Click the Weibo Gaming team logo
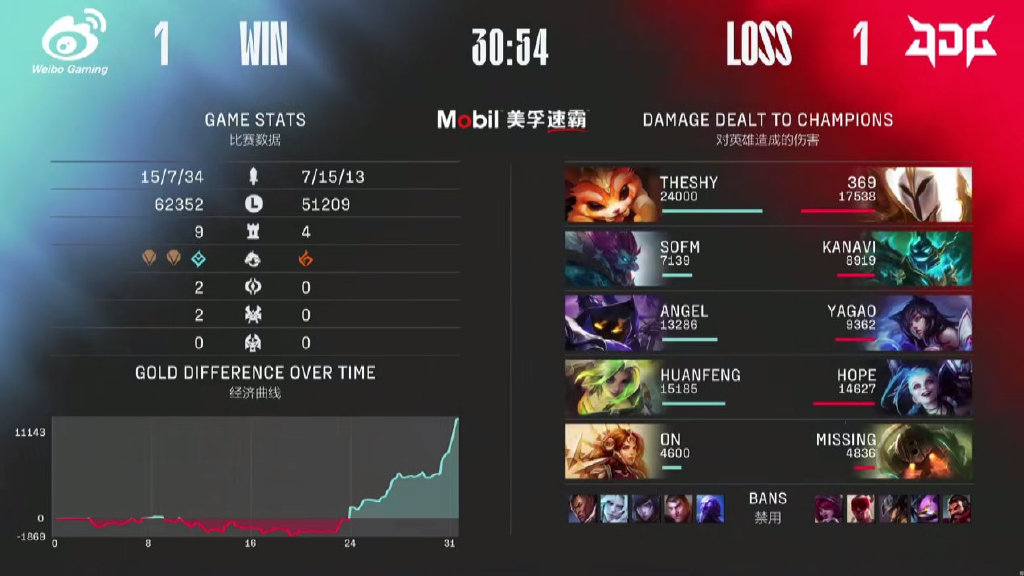This screenshot has height=576, width=1024. click(74, 41)
